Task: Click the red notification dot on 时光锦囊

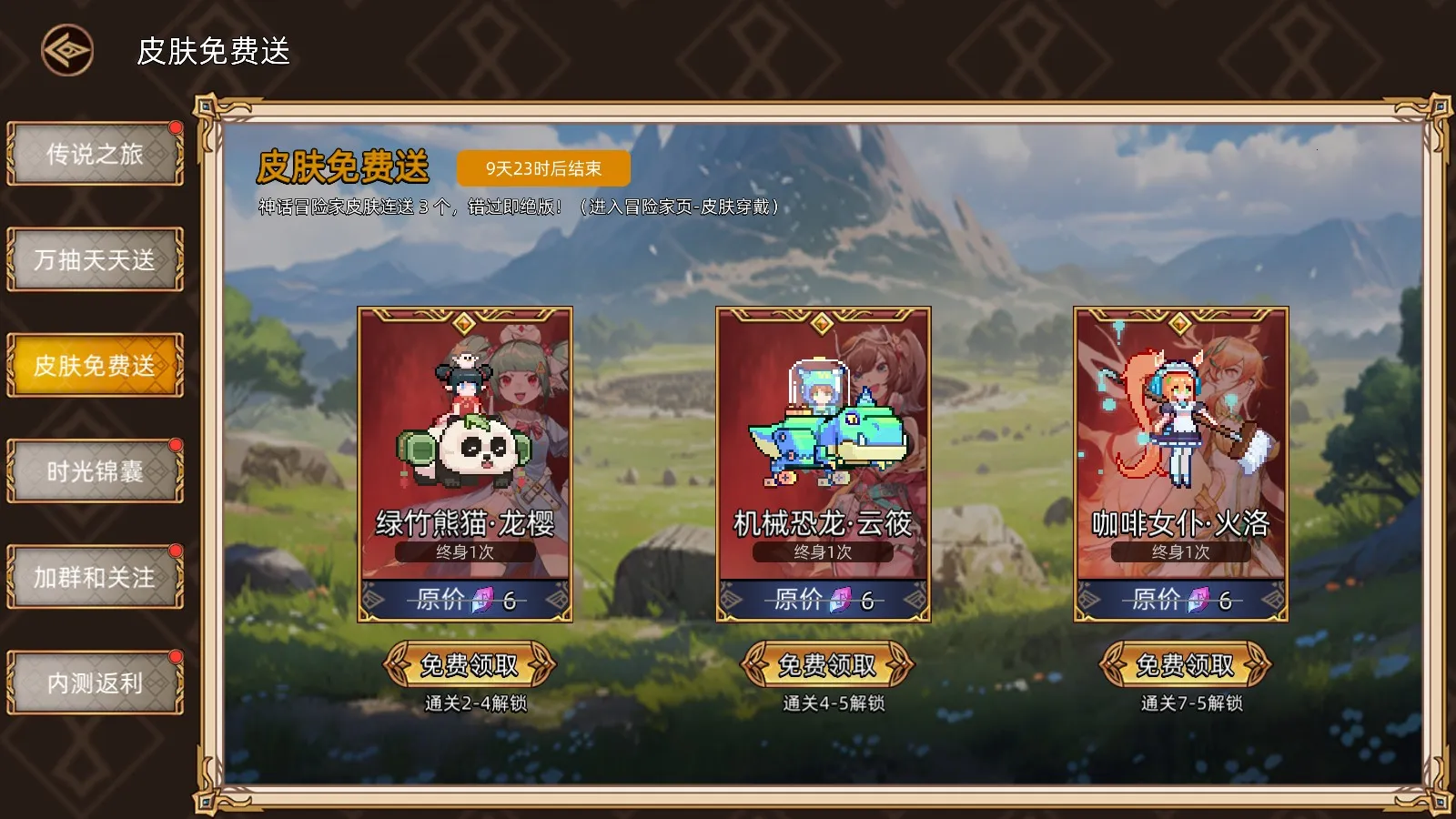Action: [176, 445]
